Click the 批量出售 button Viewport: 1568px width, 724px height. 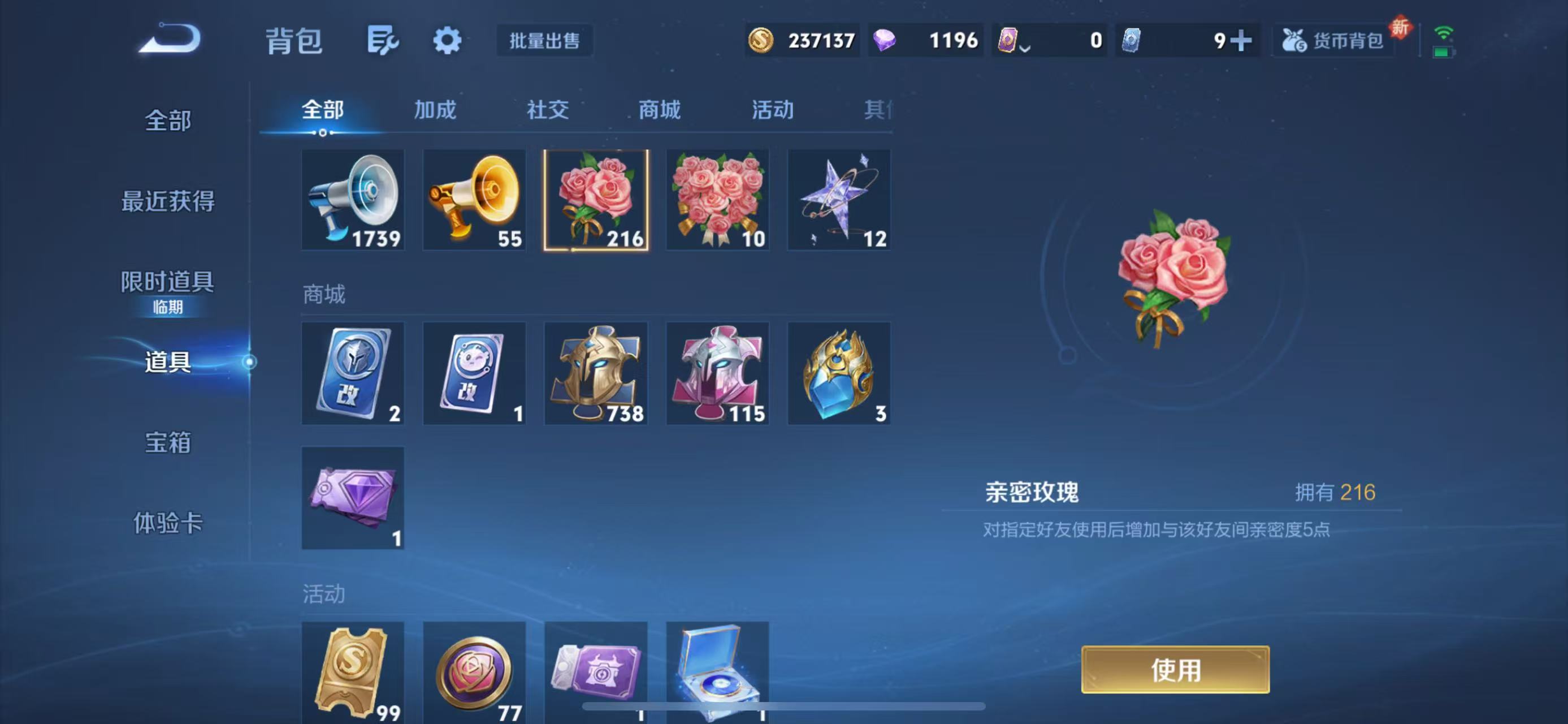[x=544, y=41]
